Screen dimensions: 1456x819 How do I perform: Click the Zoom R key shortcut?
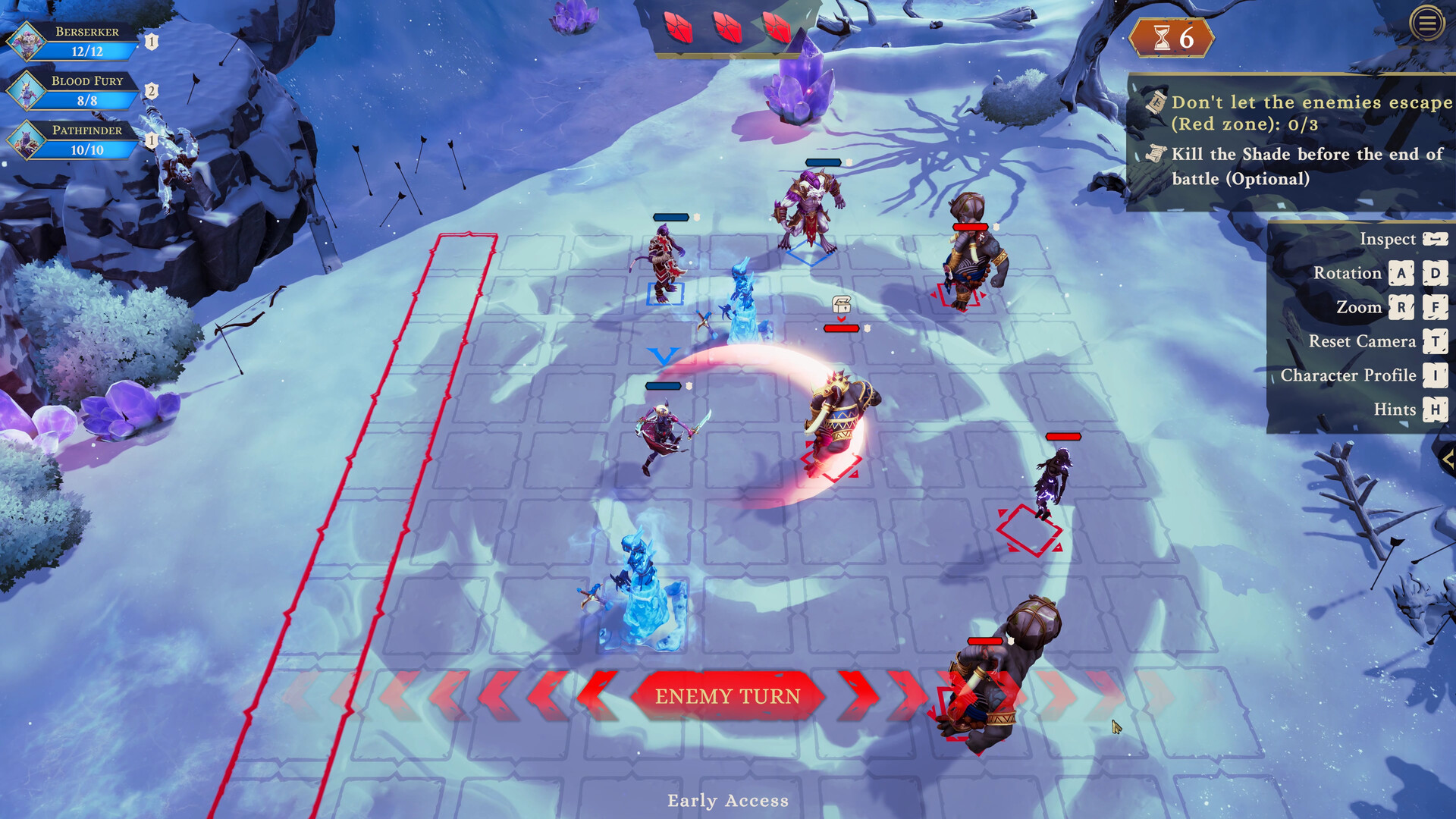[1401, 308]
